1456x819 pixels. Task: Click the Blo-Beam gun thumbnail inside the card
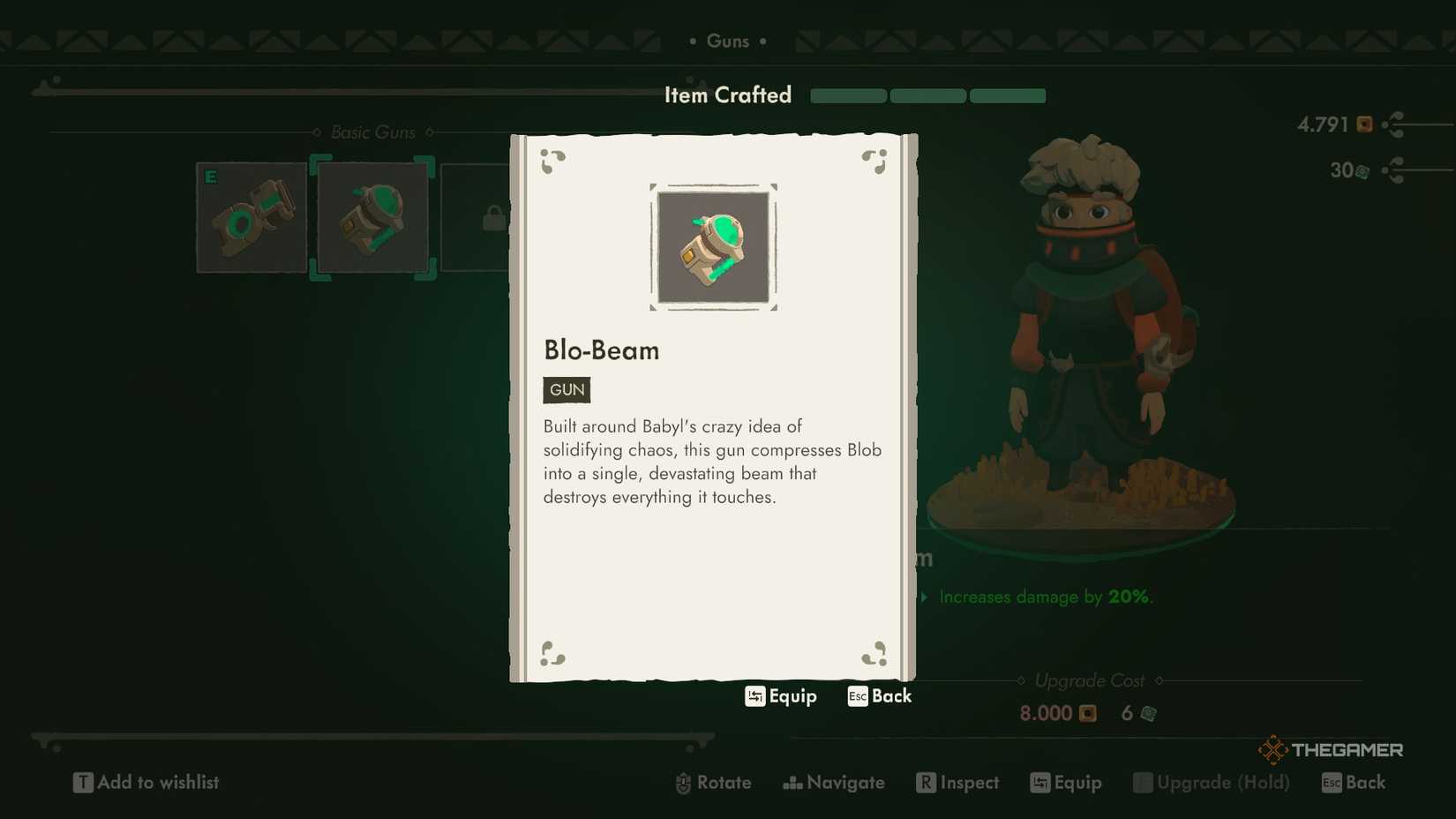click(713, 247)
